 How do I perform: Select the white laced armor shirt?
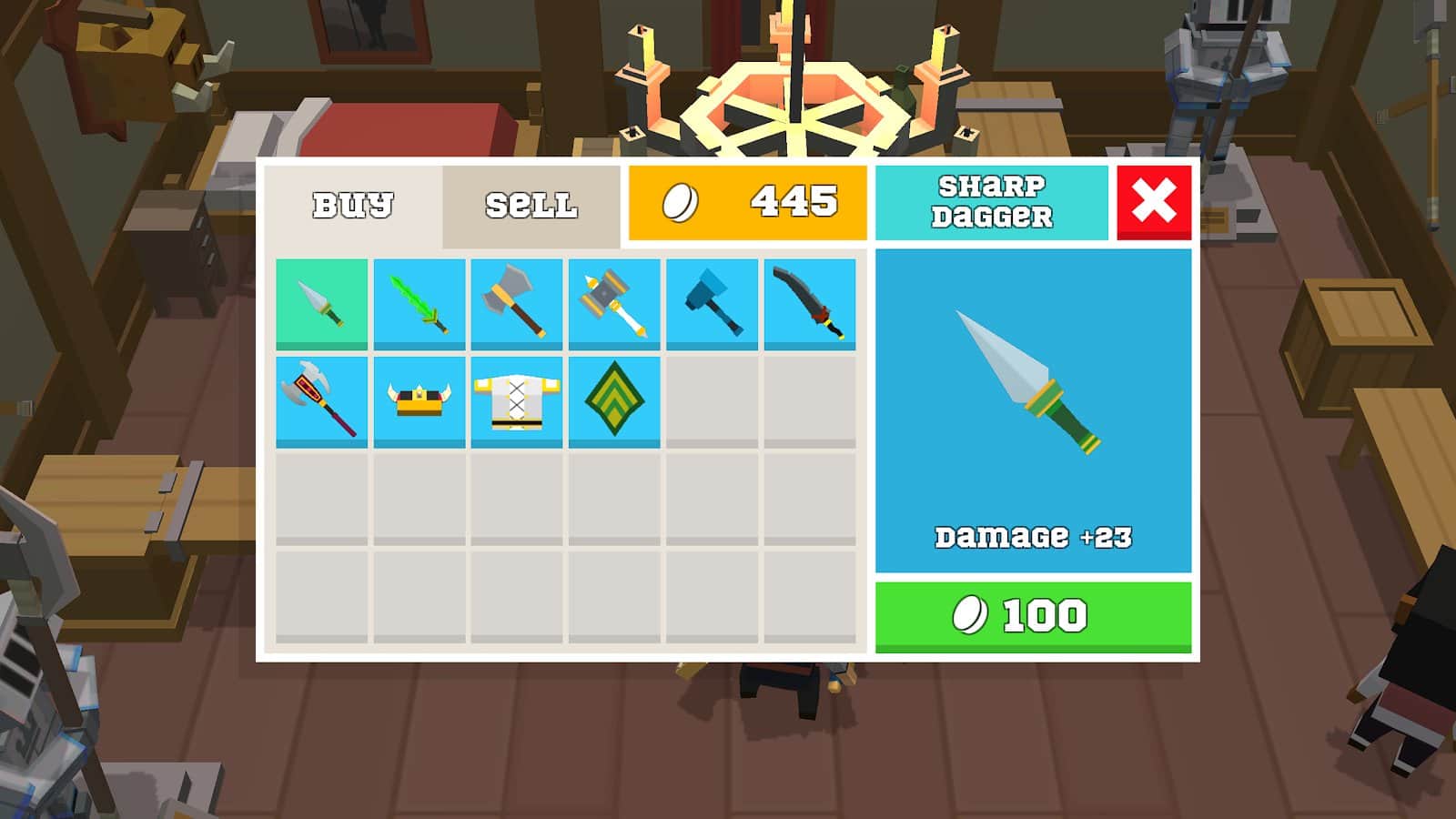517,401
